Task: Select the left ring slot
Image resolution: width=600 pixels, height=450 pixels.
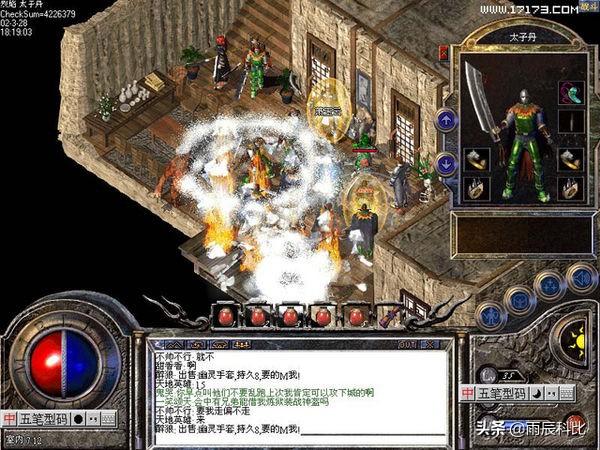Action: pos(475,187)
